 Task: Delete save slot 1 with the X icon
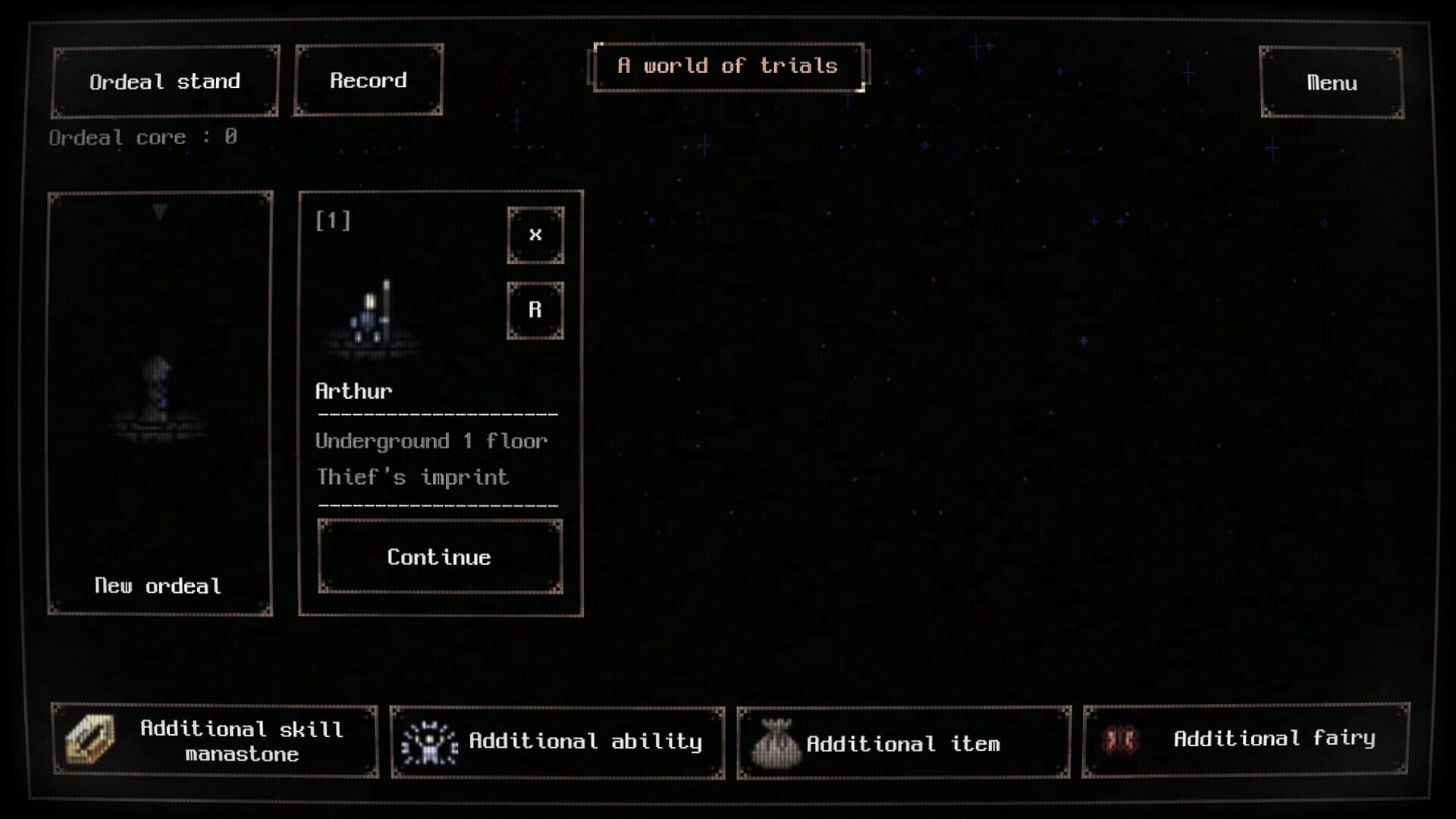pos(535,234)
